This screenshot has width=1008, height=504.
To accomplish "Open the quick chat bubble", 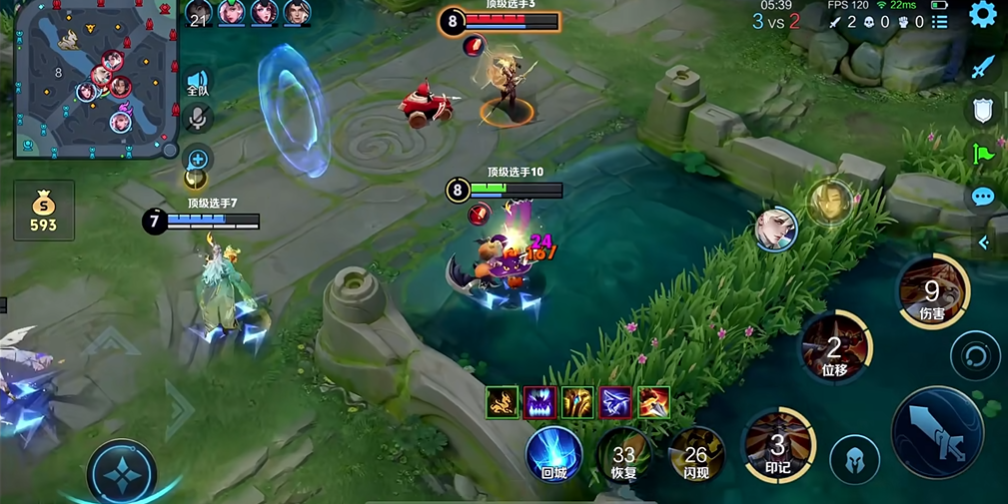I will [983, 196].
